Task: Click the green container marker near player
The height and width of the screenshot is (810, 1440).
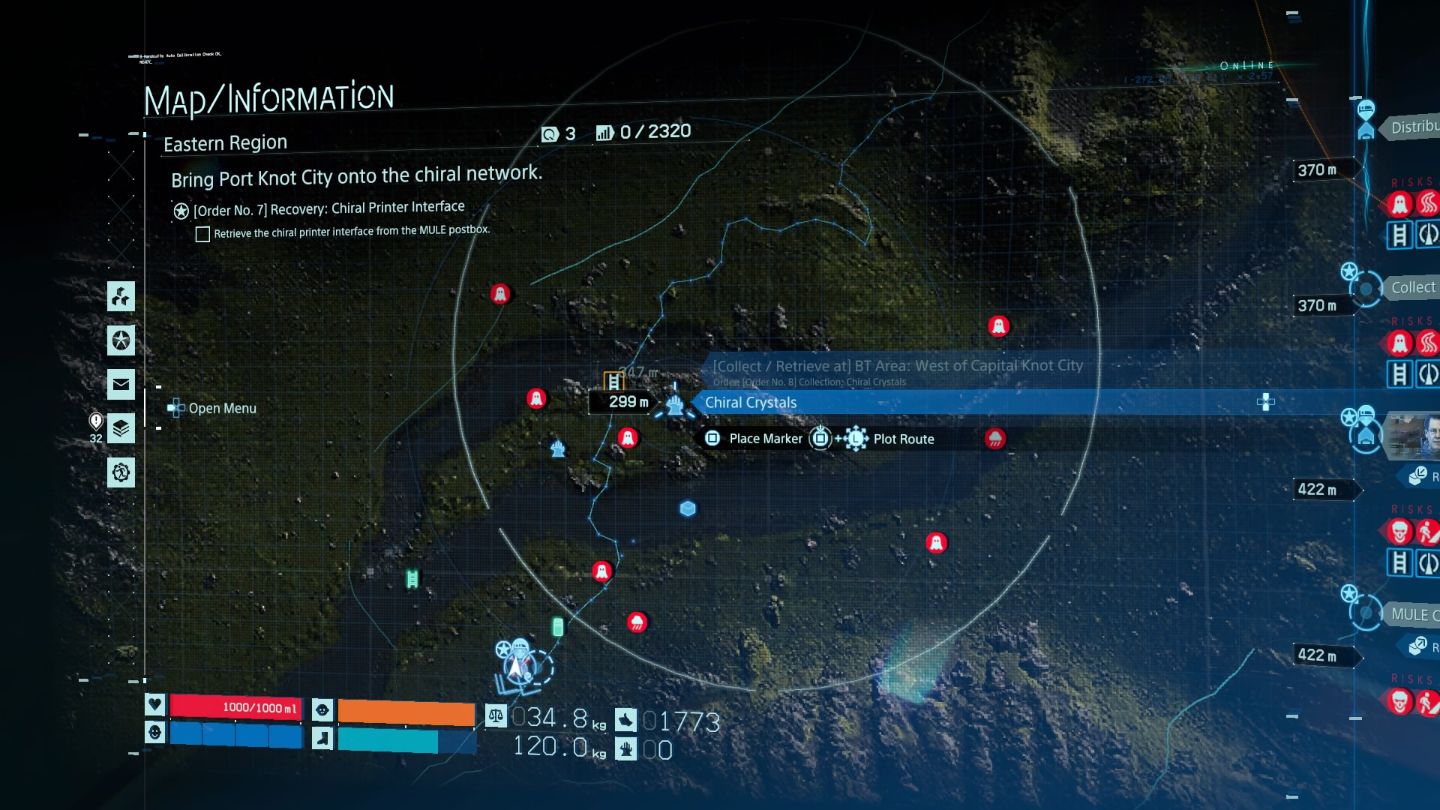Action: [x=558, y=627]
